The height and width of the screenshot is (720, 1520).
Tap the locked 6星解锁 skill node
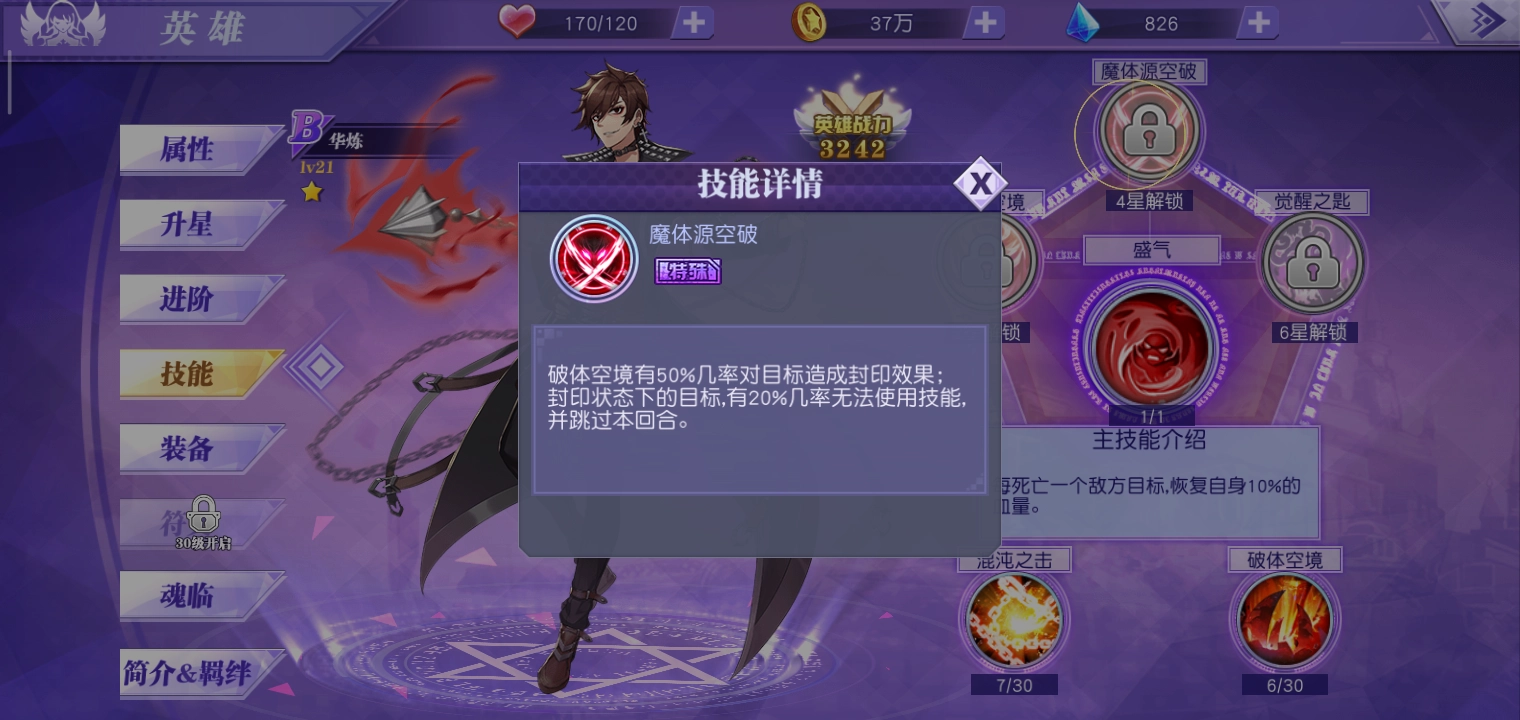[1313, 262]
